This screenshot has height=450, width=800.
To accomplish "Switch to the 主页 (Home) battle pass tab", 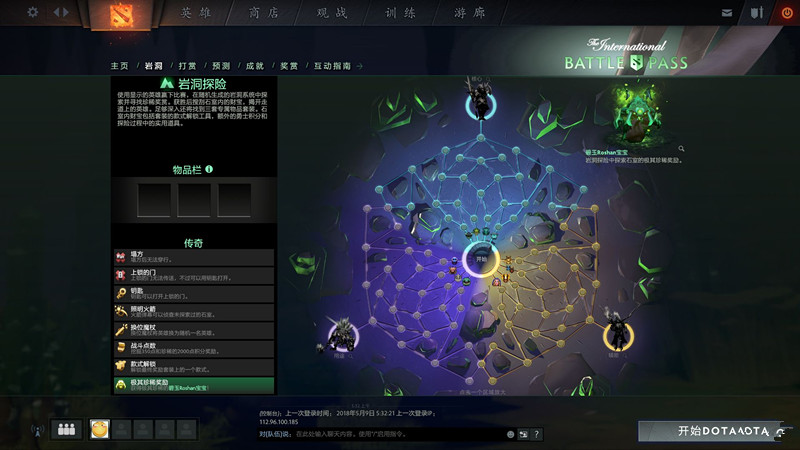I will (119, 66).
